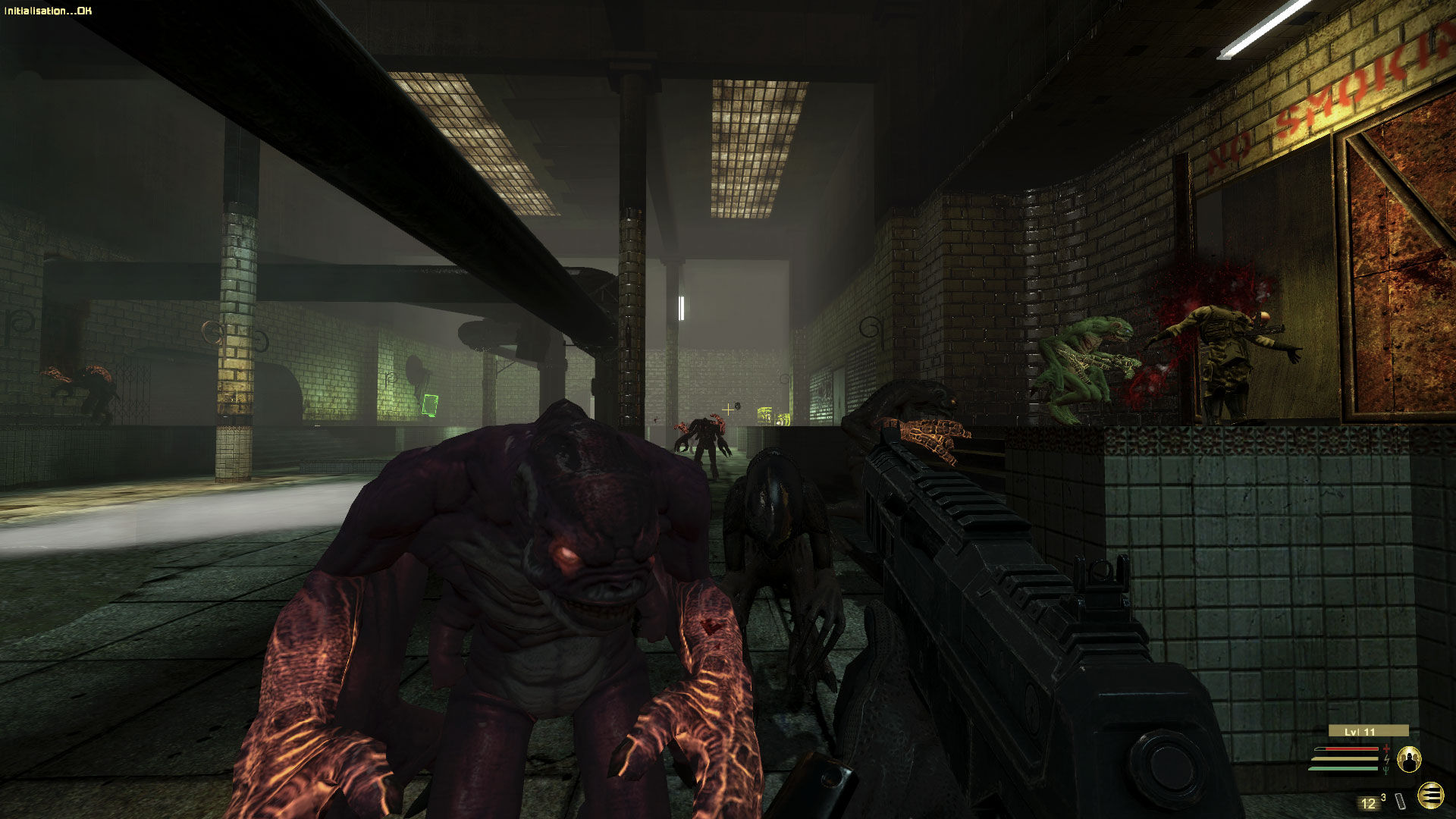
Task: Select the bullets ammunition type icon
Action: point(1431,795)
